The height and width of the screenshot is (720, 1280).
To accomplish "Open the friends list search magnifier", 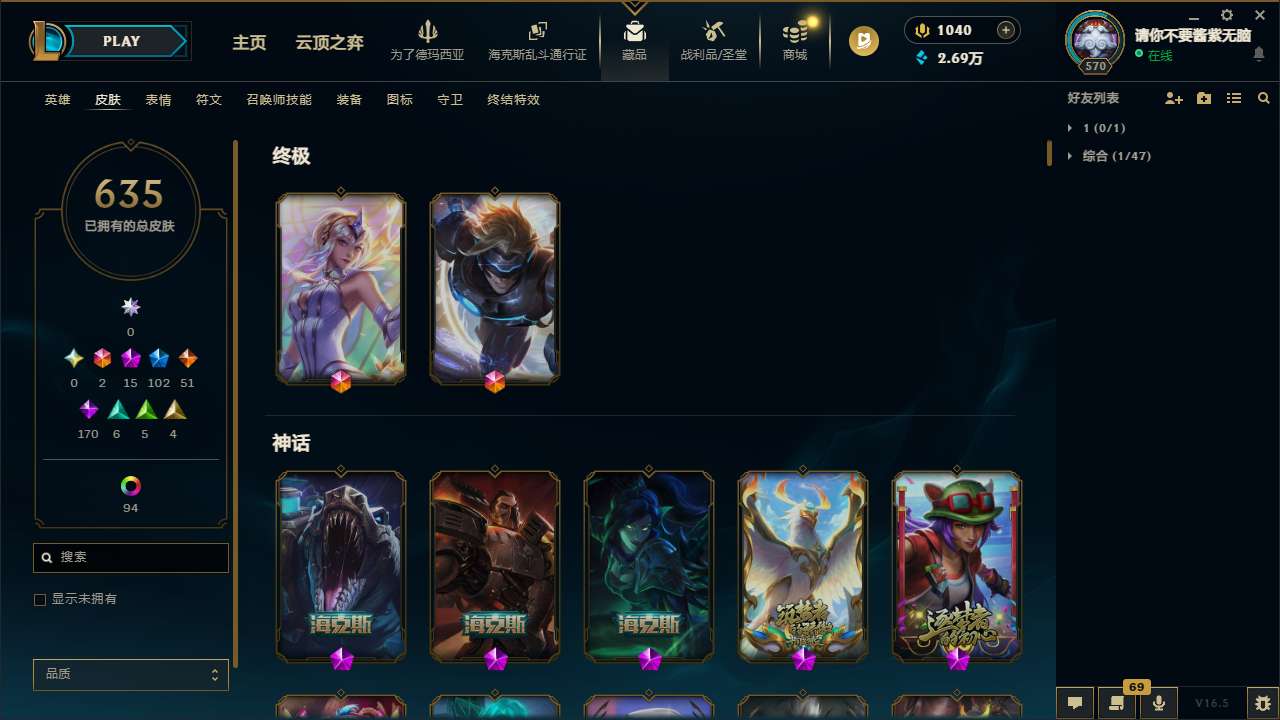I will (1263, 98).
